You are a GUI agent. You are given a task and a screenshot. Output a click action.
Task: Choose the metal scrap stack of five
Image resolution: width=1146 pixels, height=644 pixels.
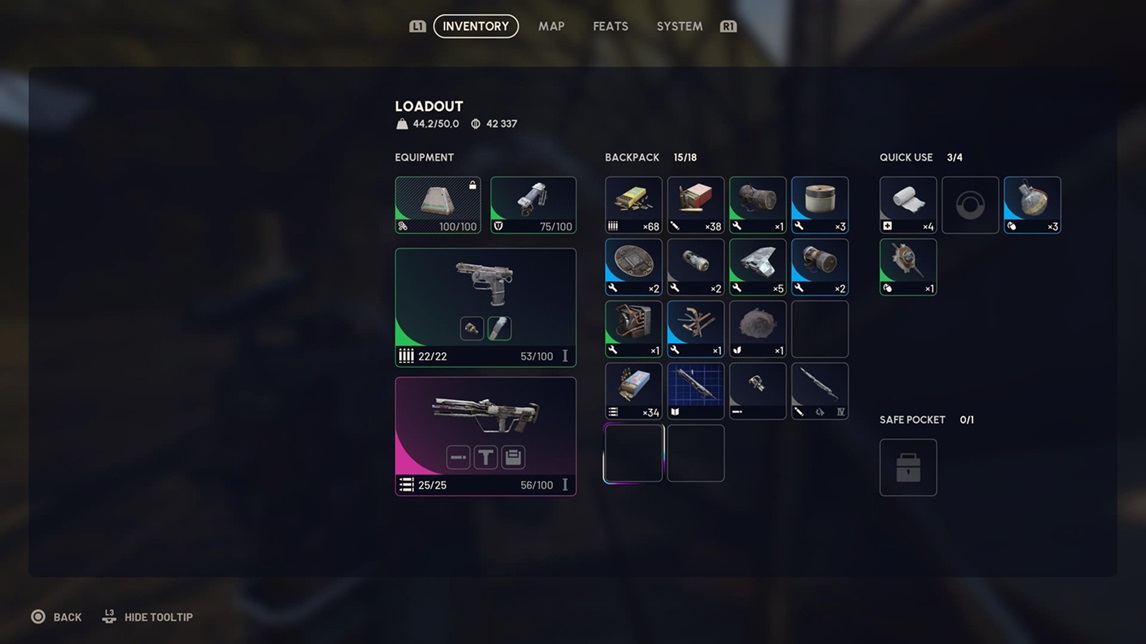point(757,267)
